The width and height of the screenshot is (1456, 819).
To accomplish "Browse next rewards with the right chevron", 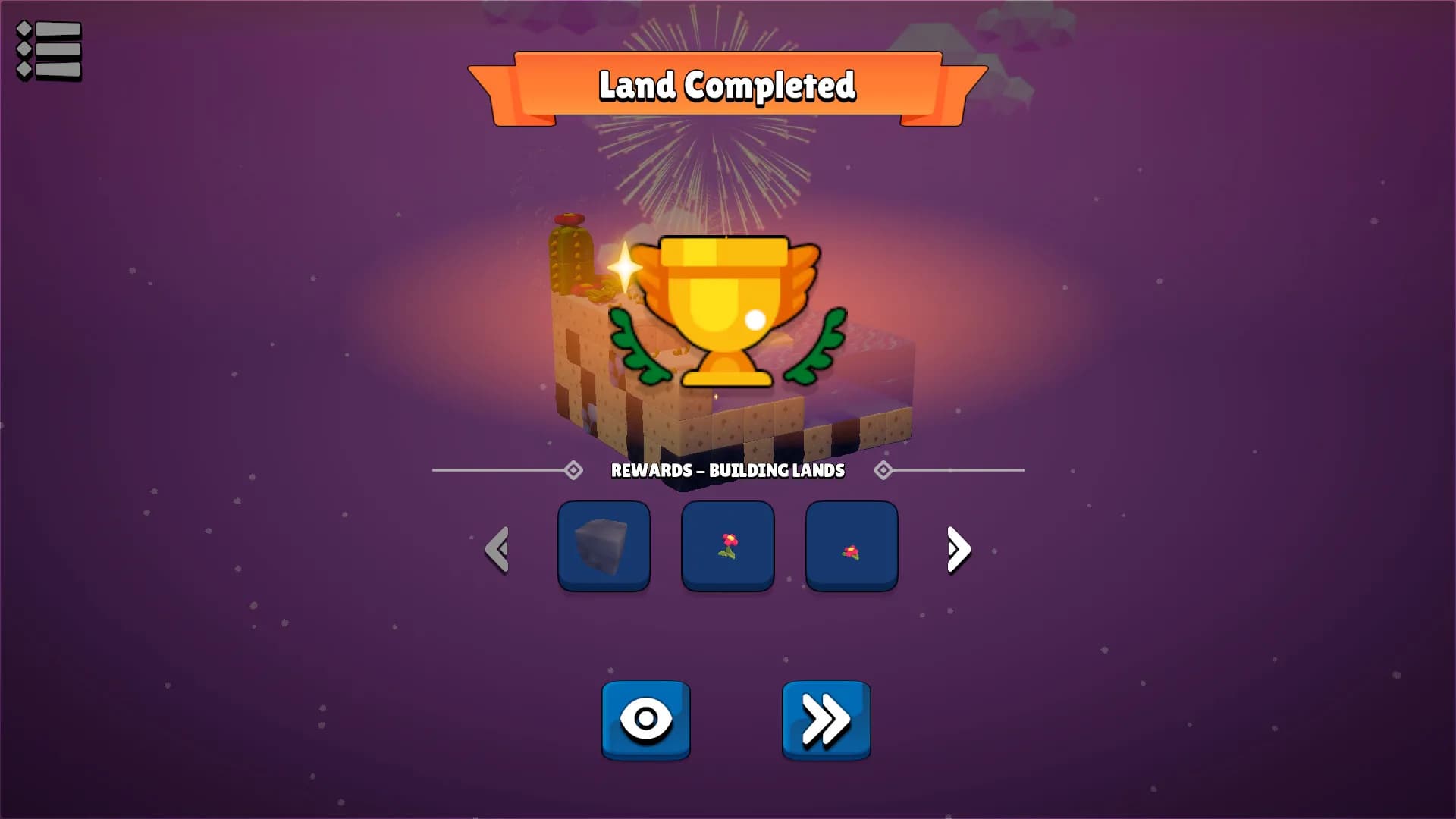I will click(x=957, y=550).
